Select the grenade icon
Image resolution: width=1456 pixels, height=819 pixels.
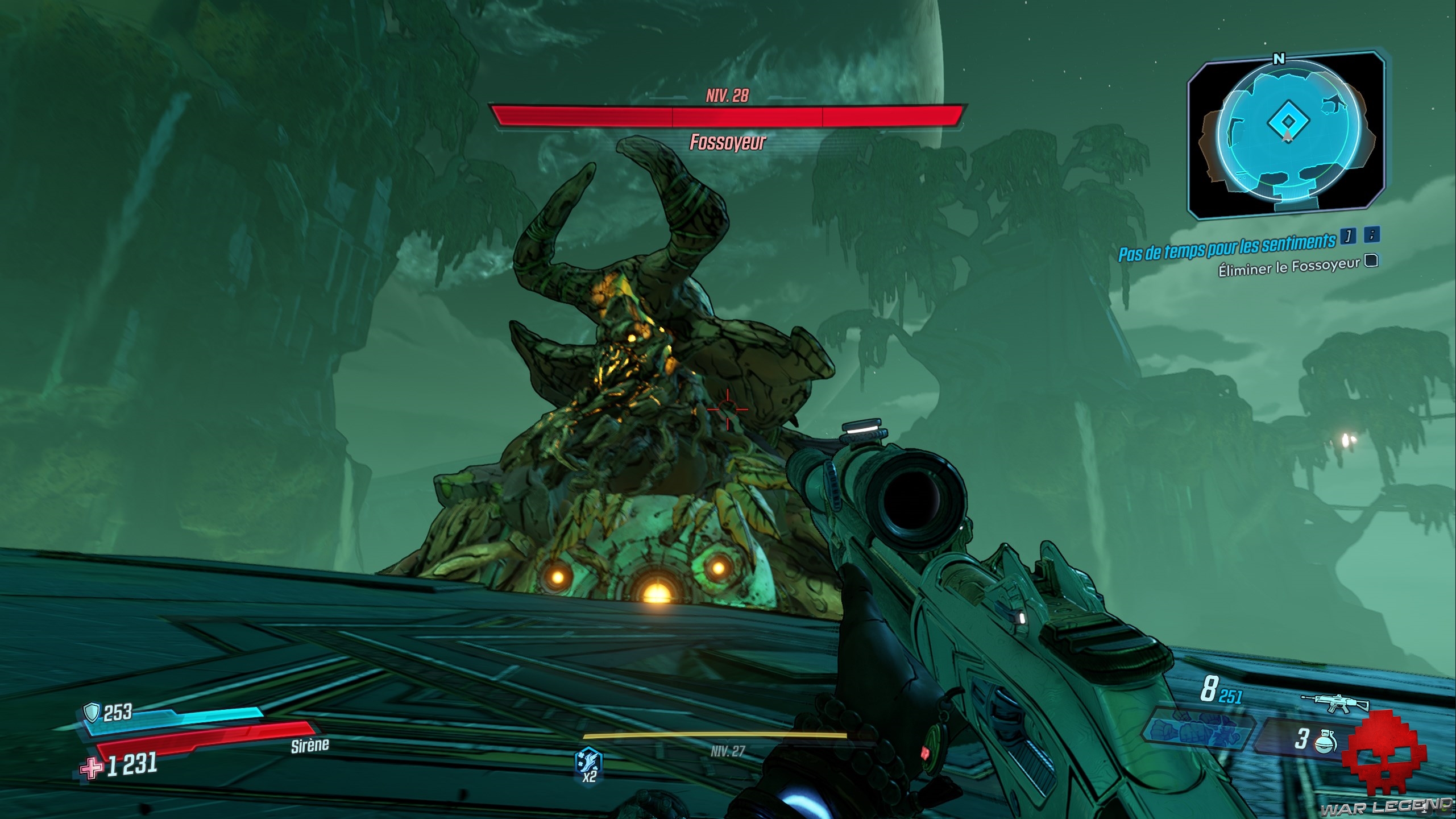point(1326,739)
